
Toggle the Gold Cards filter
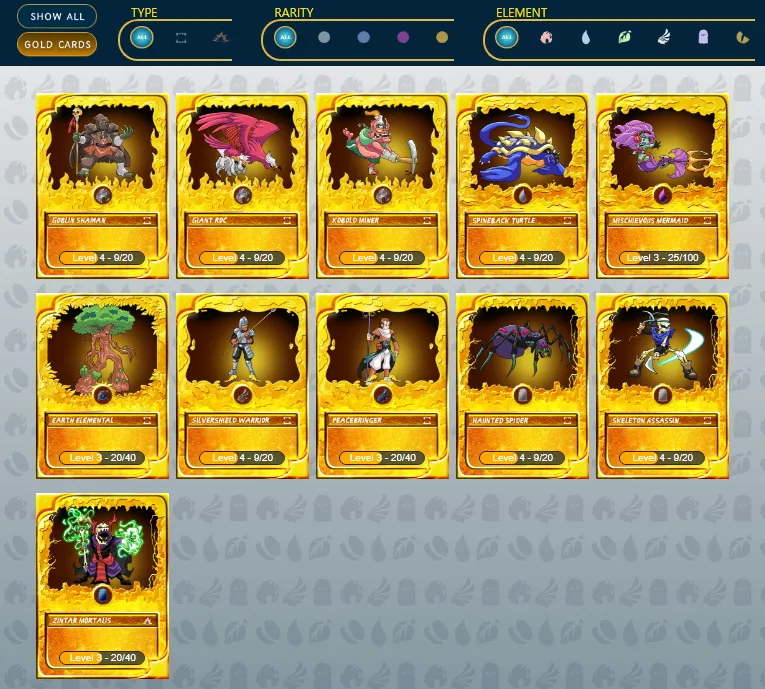pyautogui.click(x=57, y=45)
